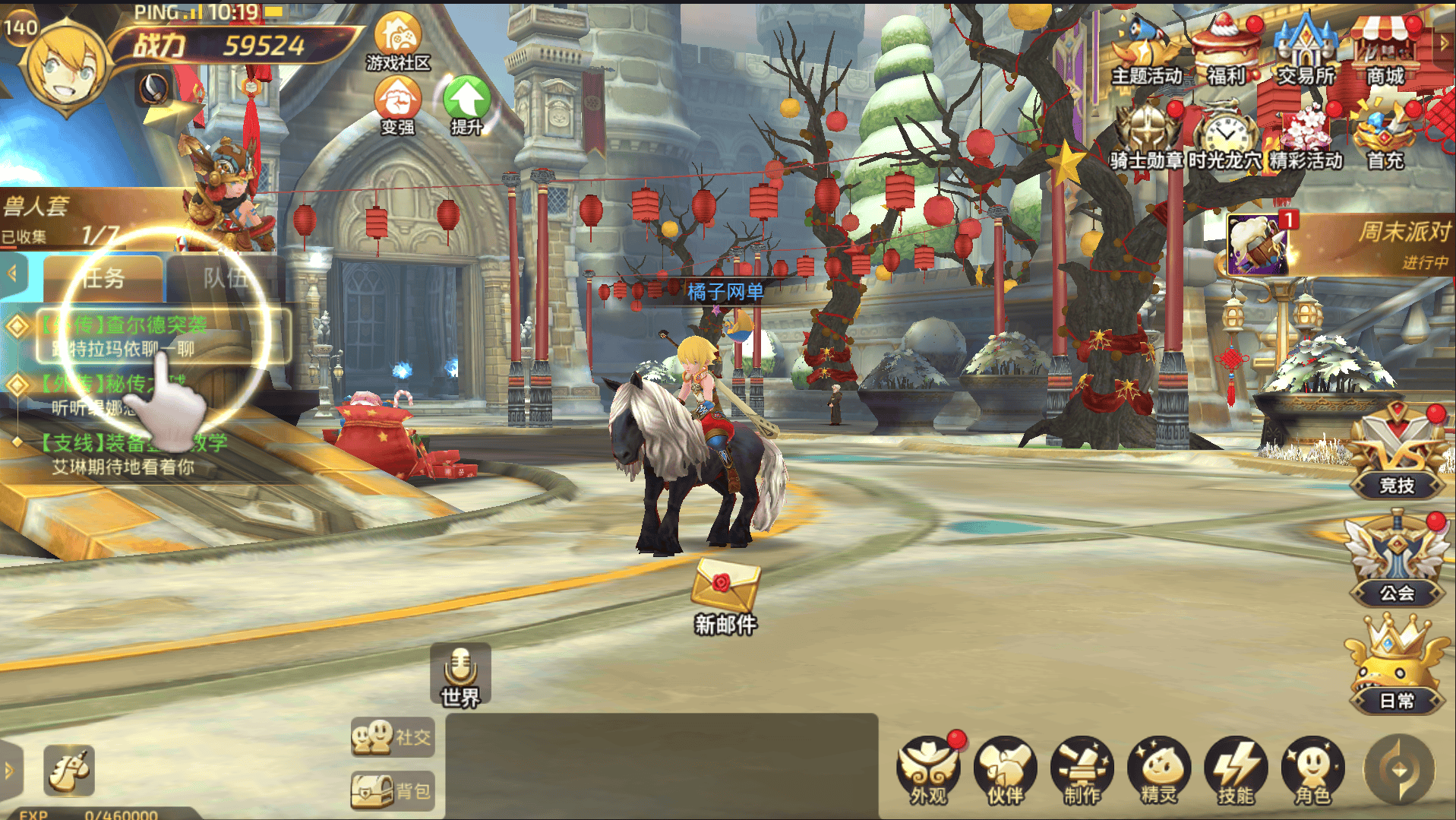
Task: Open the 公会 guild menu
Action: (1397, 562)
